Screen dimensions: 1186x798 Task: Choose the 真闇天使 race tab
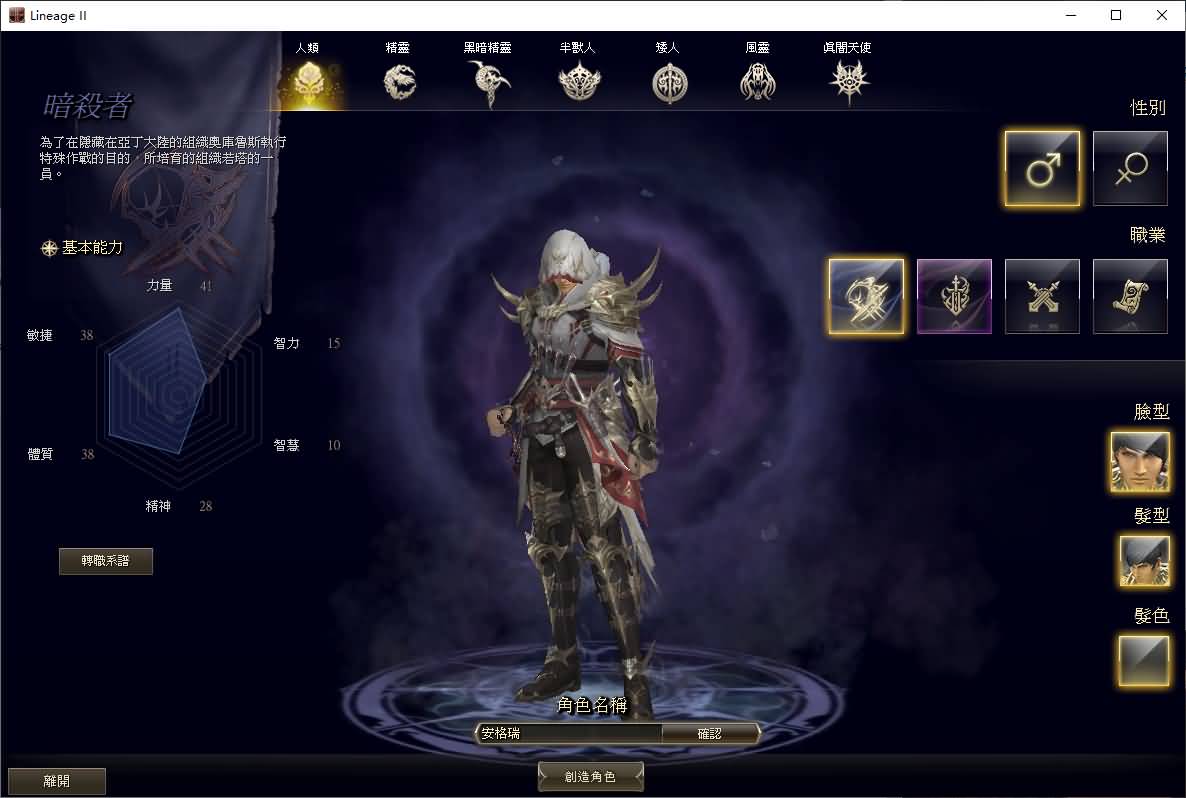click(x=850, y=80)
